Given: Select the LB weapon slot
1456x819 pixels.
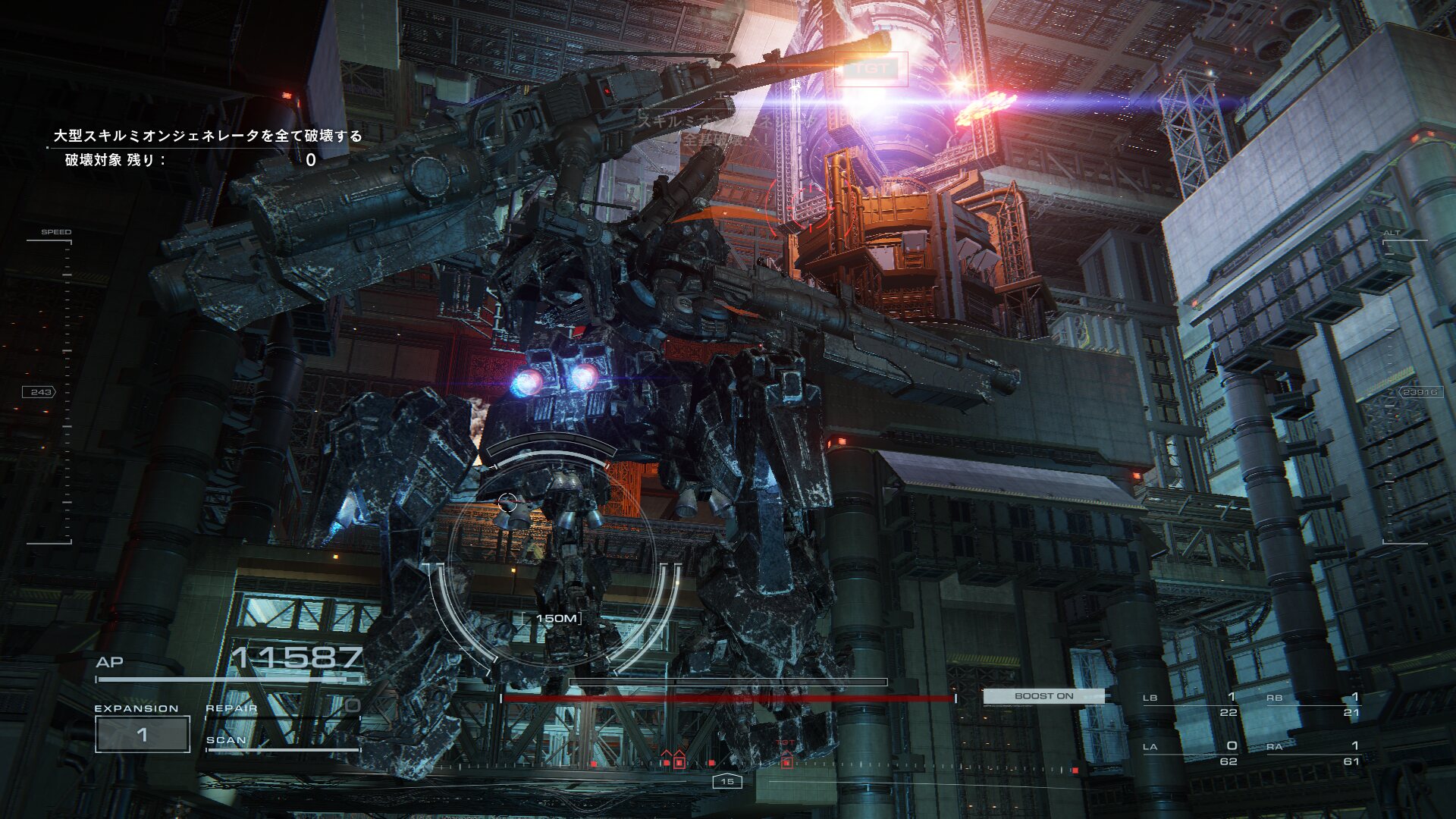Looking at the screenshot, I should (x=1191, y=704).
